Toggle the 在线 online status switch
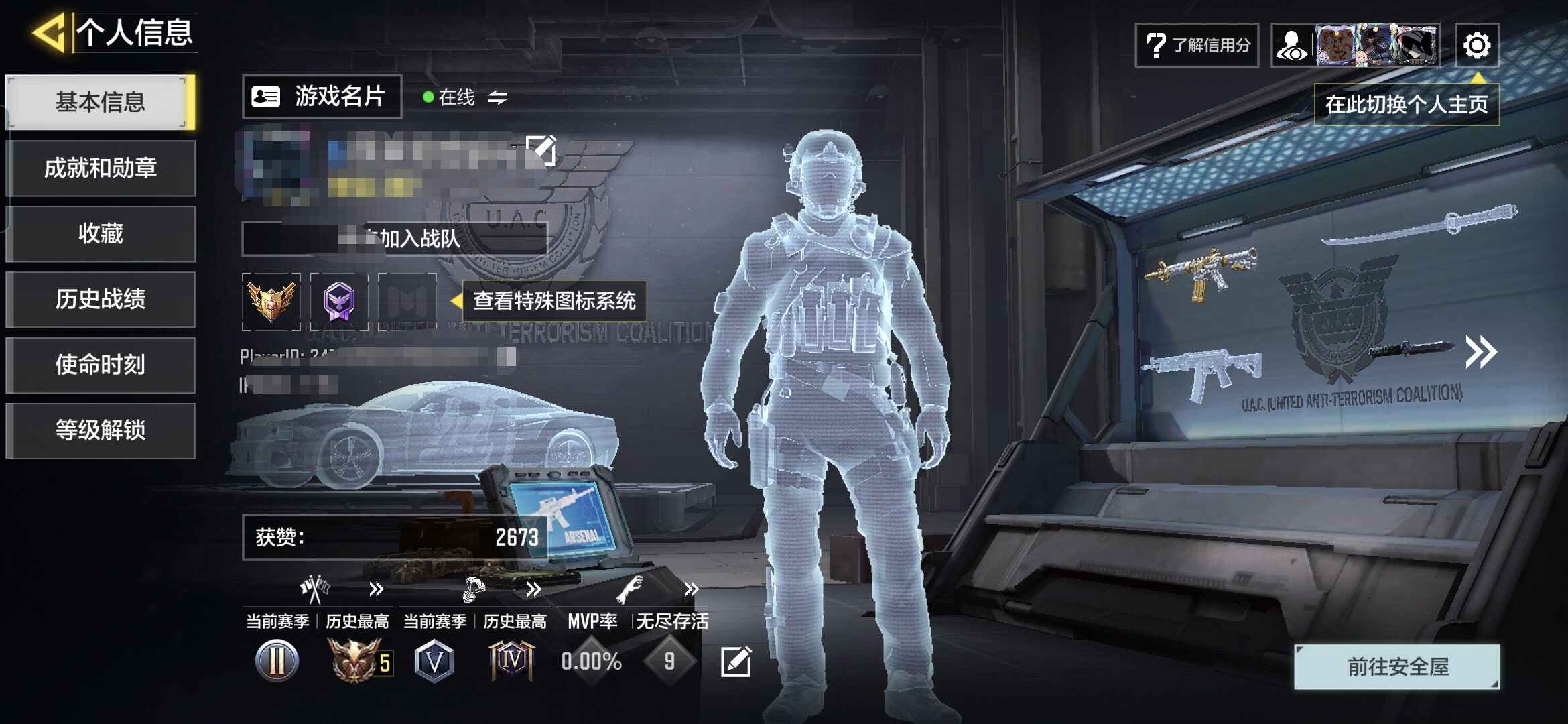 [497, 98]
